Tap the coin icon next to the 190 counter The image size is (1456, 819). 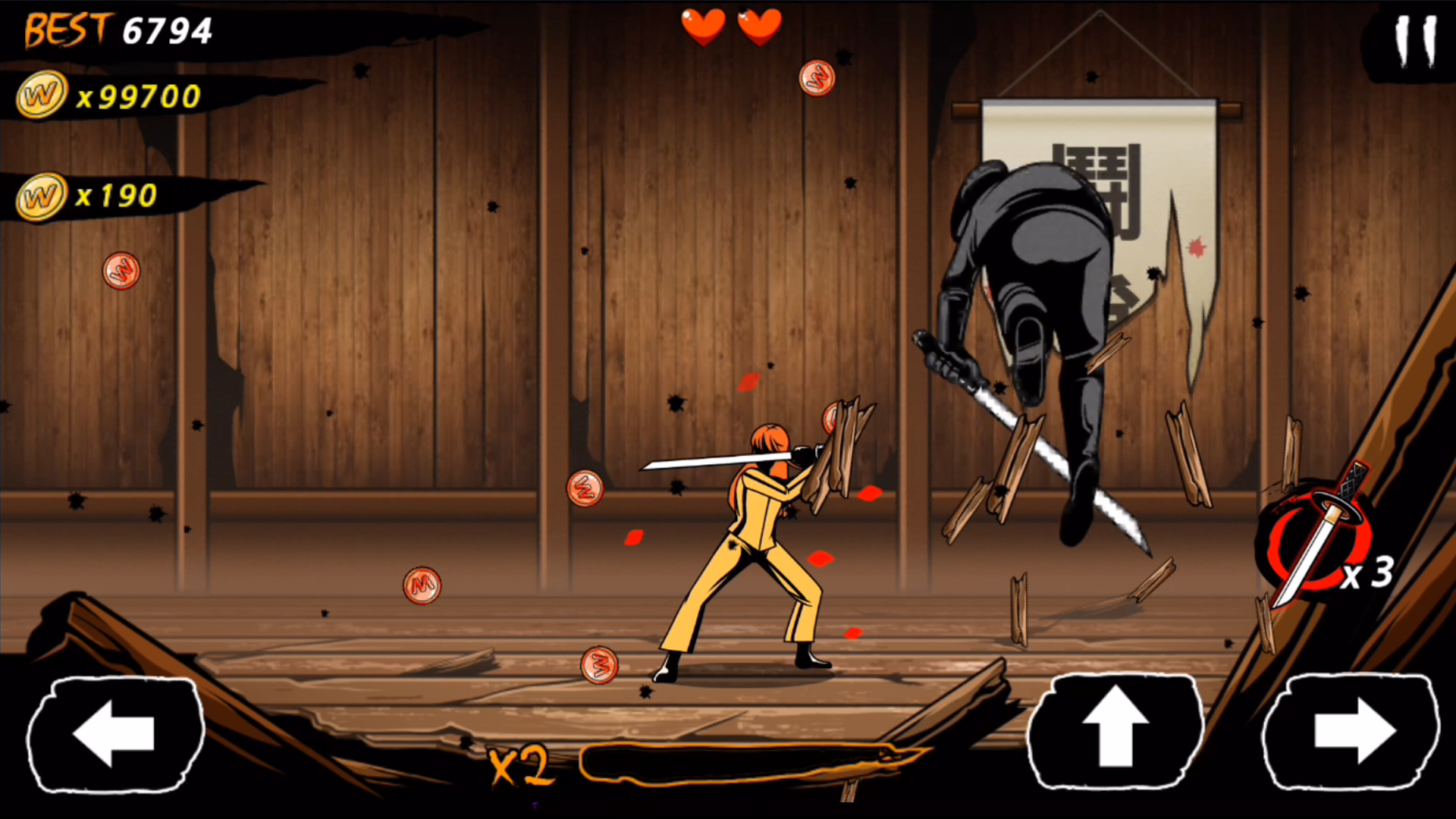click(42, 196)
